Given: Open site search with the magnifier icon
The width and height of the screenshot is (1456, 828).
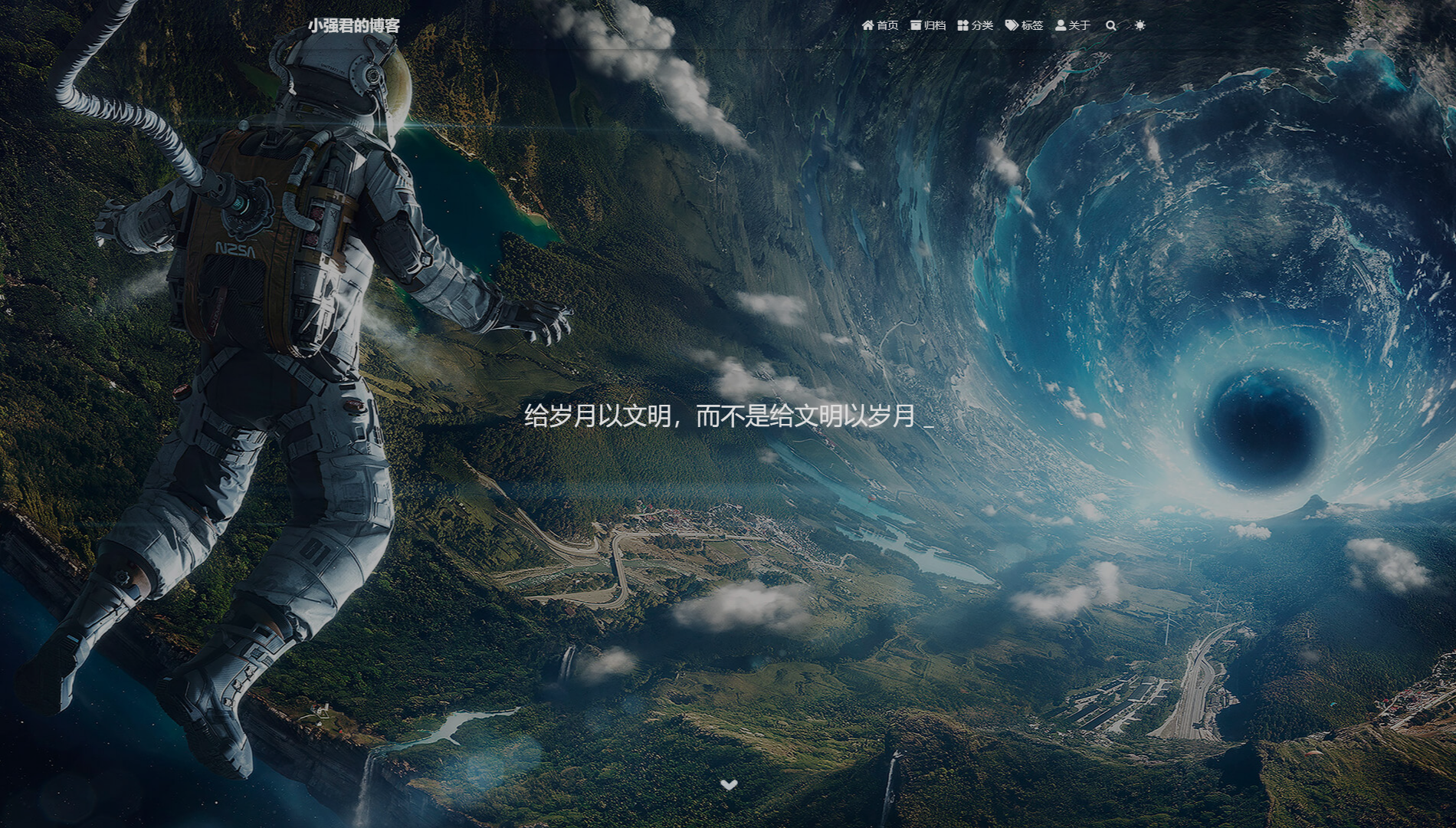Looking at the screenshot, I should (1111, 25).
